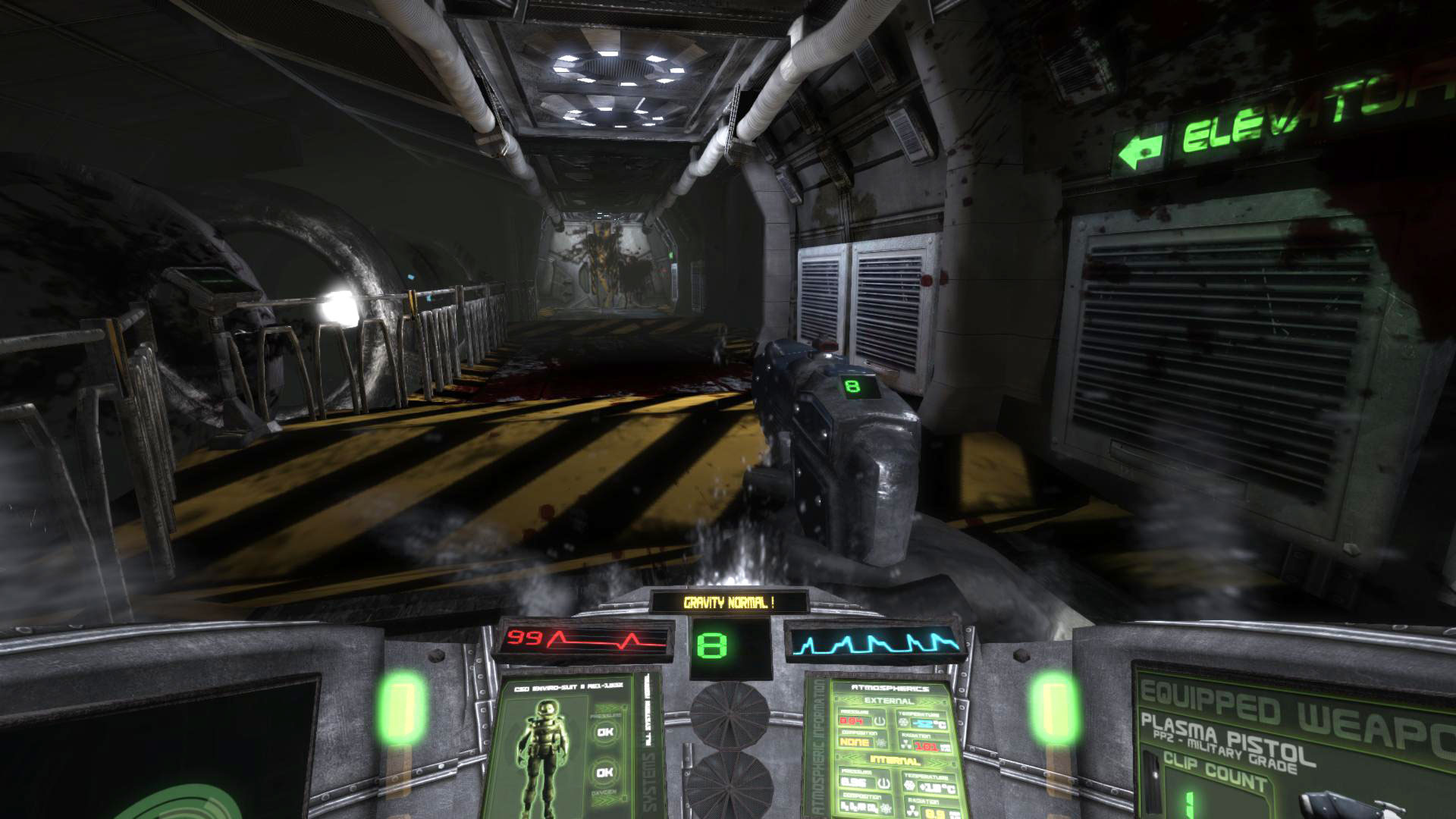Screen dimensions: 1456x819
Task: Select the composition snowflake icon in the Internal section
Action: (x=886, y=809)
